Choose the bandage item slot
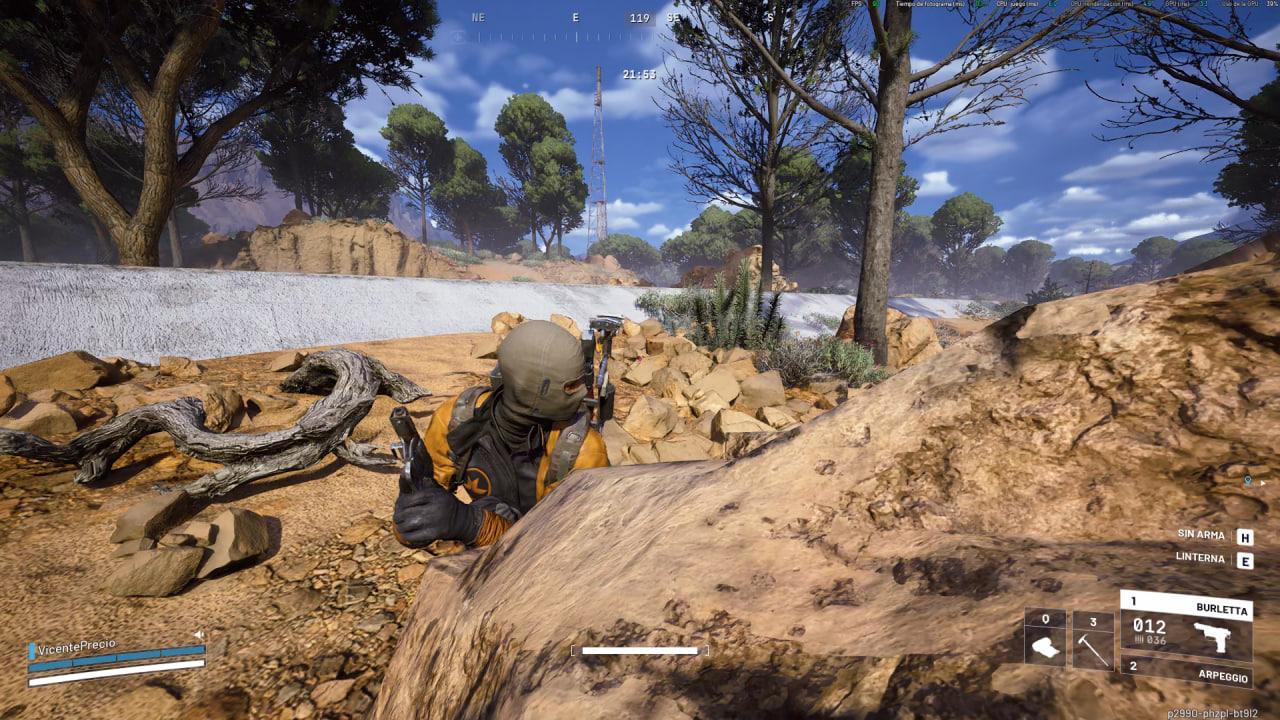This screenshot has height=720, width=1280. click(x=1045, y=640)
